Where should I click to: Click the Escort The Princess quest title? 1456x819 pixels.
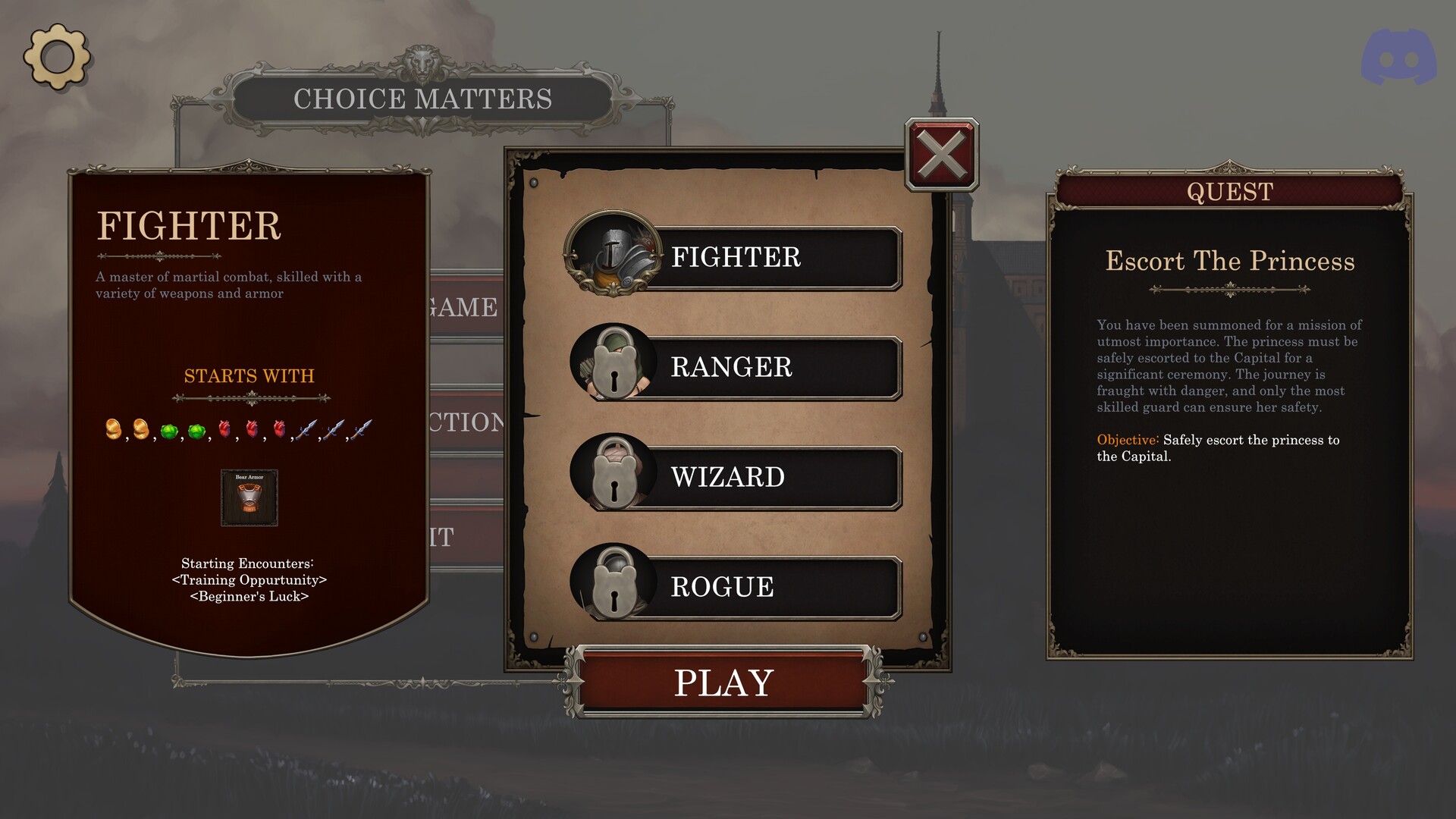[x=1229, y=262]
